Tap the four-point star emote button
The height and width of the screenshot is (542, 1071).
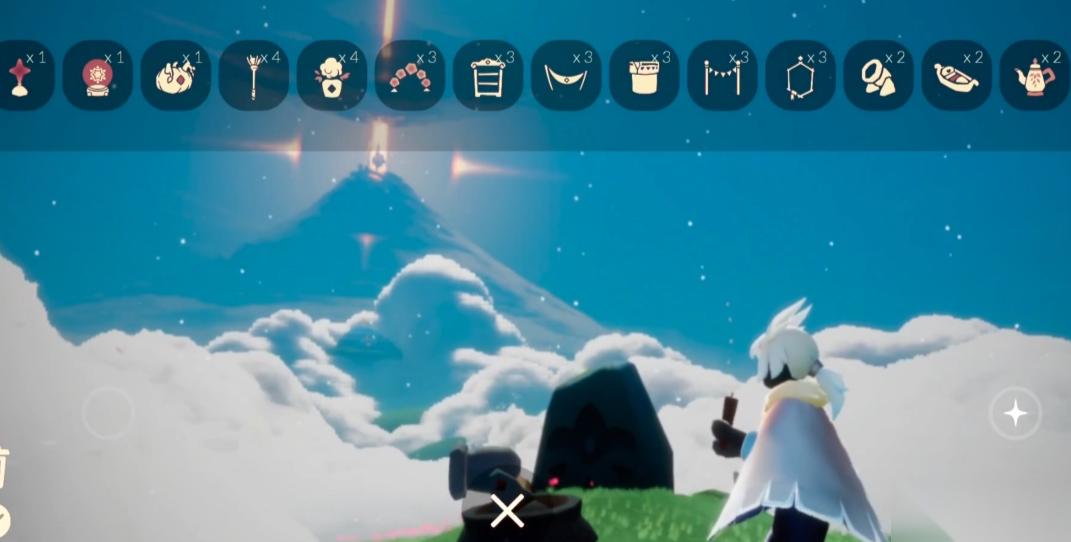click(x=1015, y=412)
